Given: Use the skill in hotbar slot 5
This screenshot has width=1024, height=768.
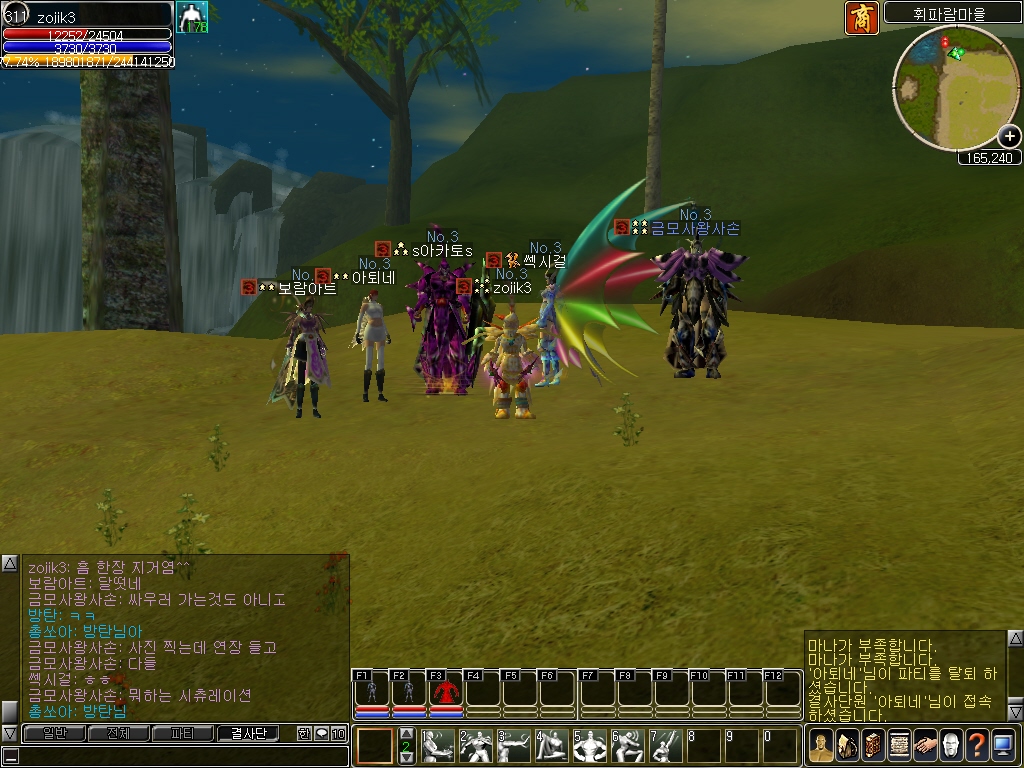Looking at the screenshot, I should (590, 746).
